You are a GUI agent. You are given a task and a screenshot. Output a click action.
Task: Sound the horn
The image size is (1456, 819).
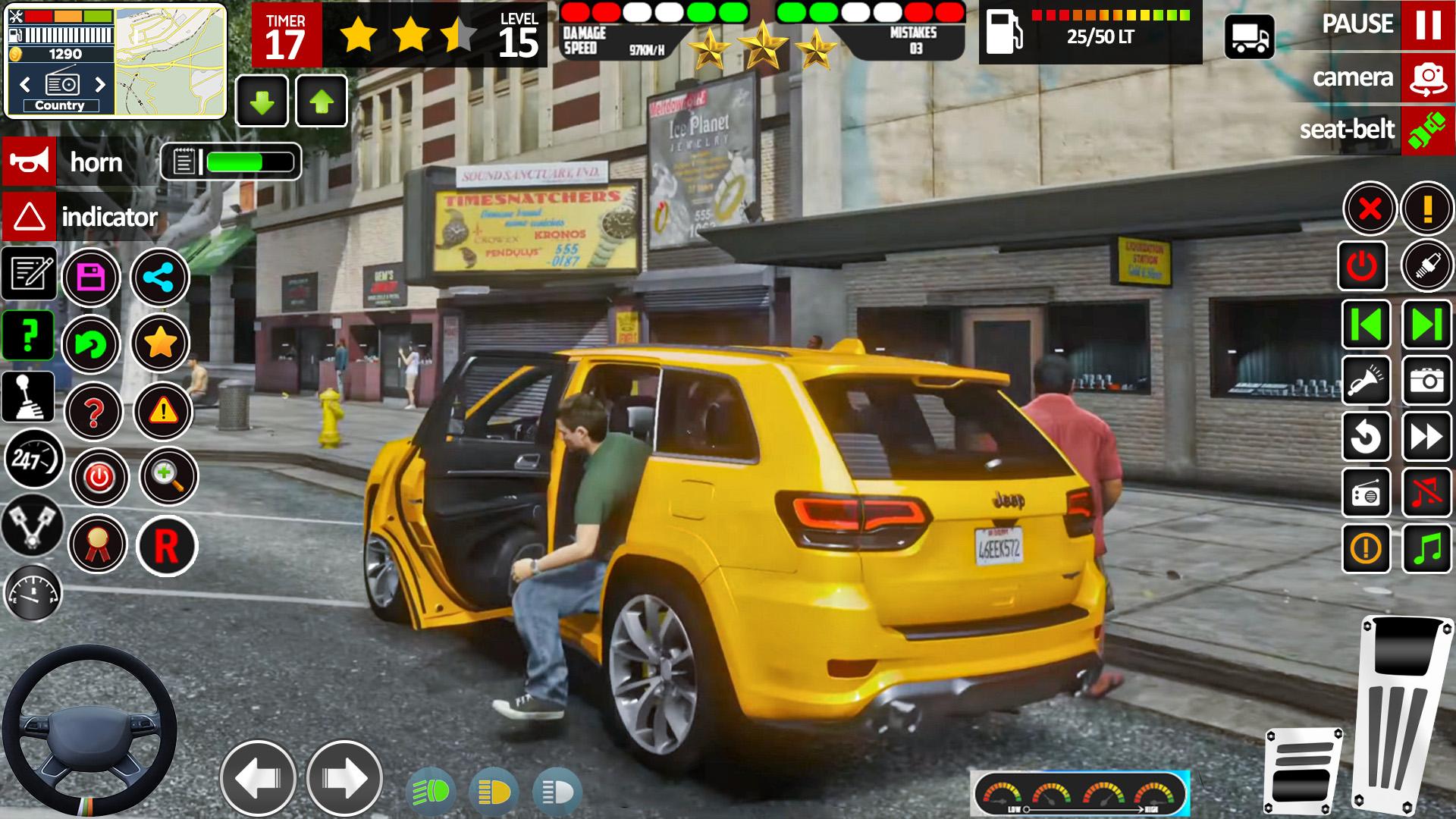[x=29, y=162]
